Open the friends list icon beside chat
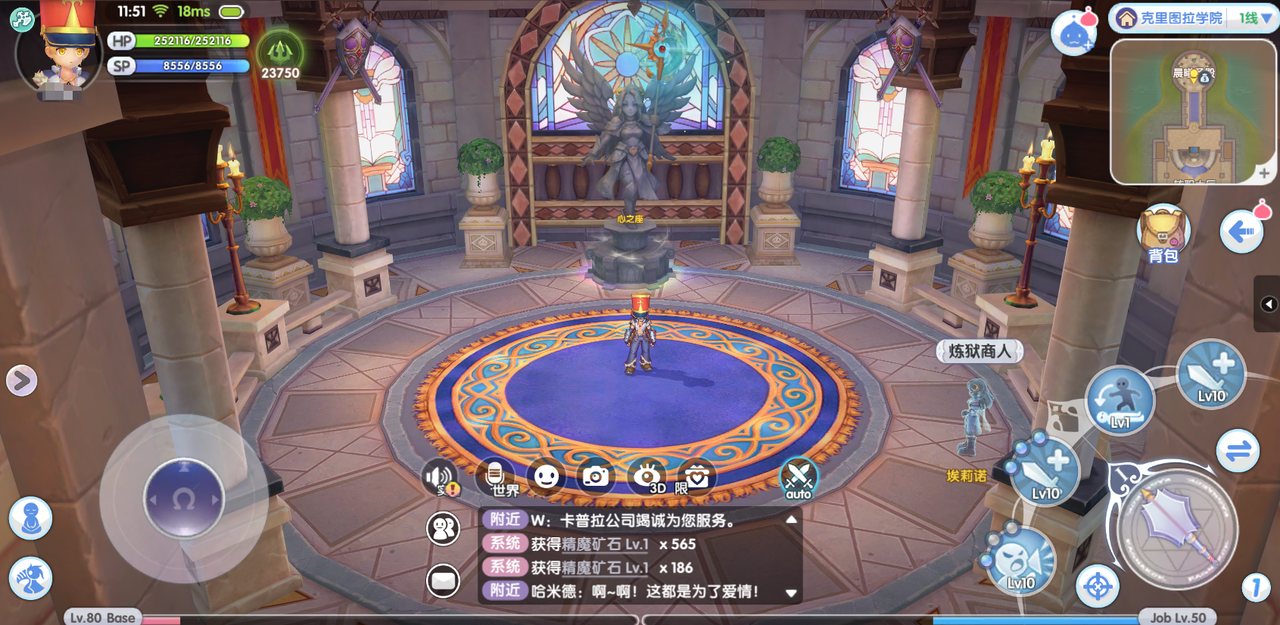The width and height of the screenshot is (1280, 625). point(443,528)
